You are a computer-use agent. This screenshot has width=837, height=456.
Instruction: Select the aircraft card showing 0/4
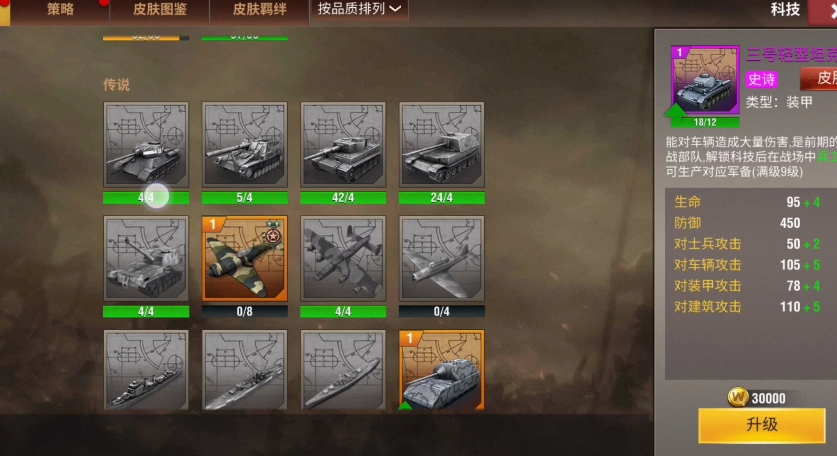point(442,259)
